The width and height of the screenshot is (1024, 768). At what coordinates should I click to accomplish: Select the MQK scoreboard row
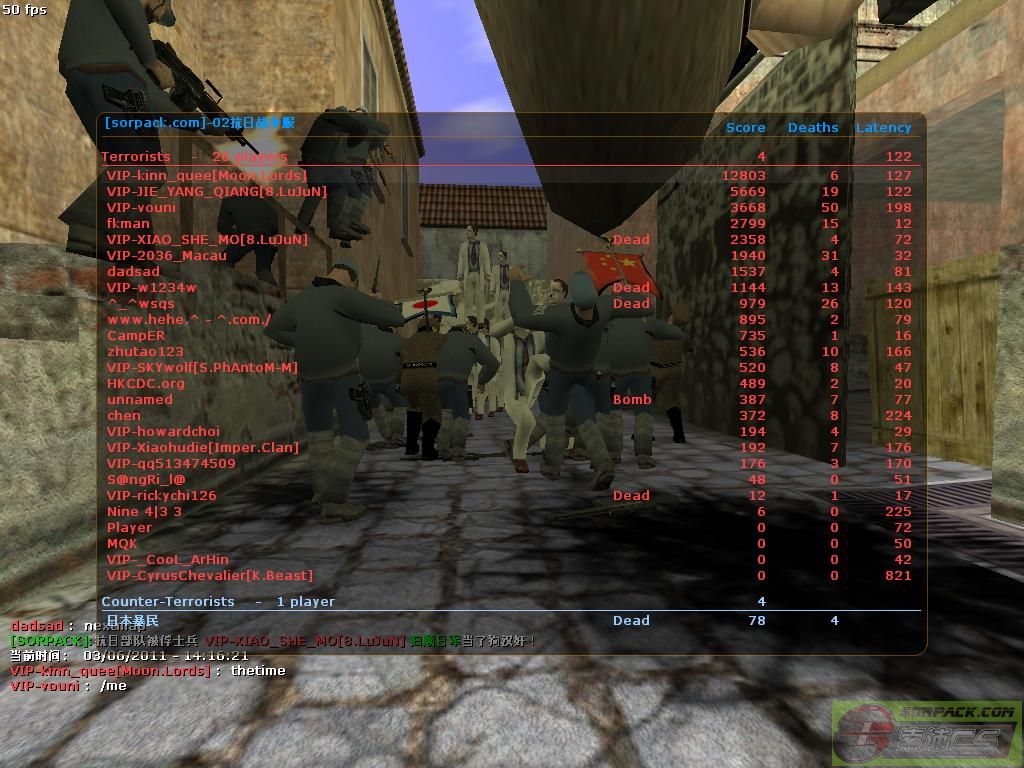122,544
